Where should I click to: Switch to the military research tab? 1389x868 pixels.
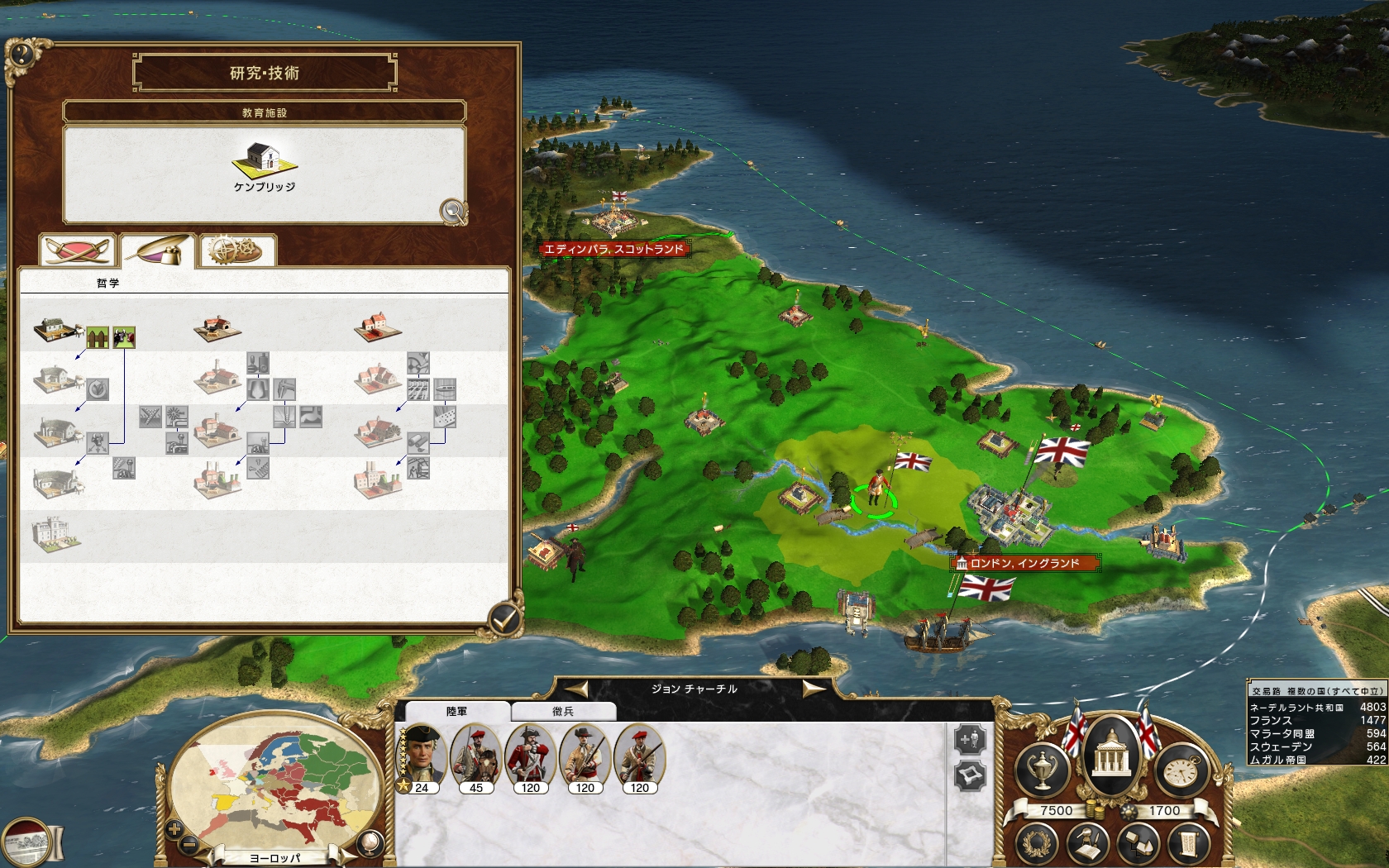point(77,250)
